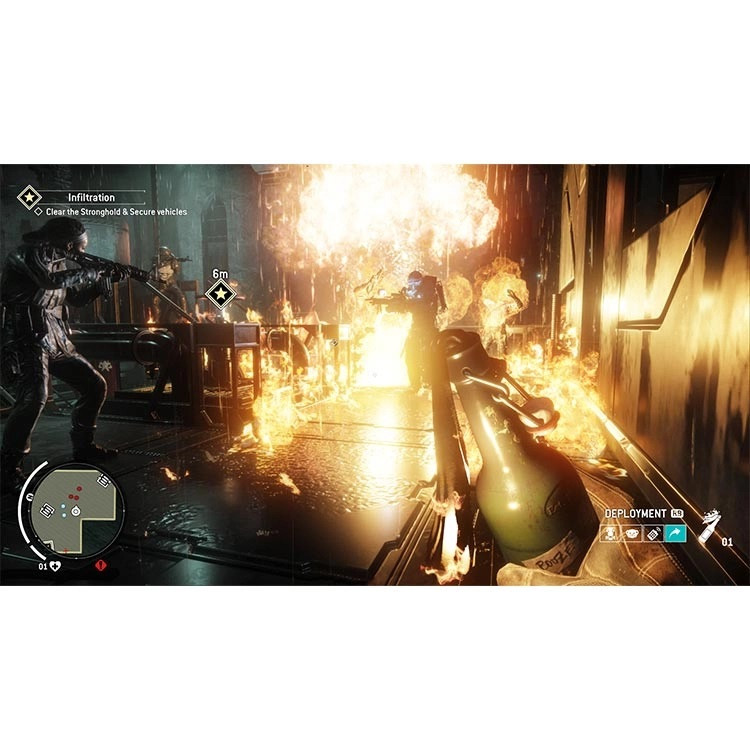The image size is (750, 750).
Task: Click the red alert diamond icon
Action: pos(103,566)
